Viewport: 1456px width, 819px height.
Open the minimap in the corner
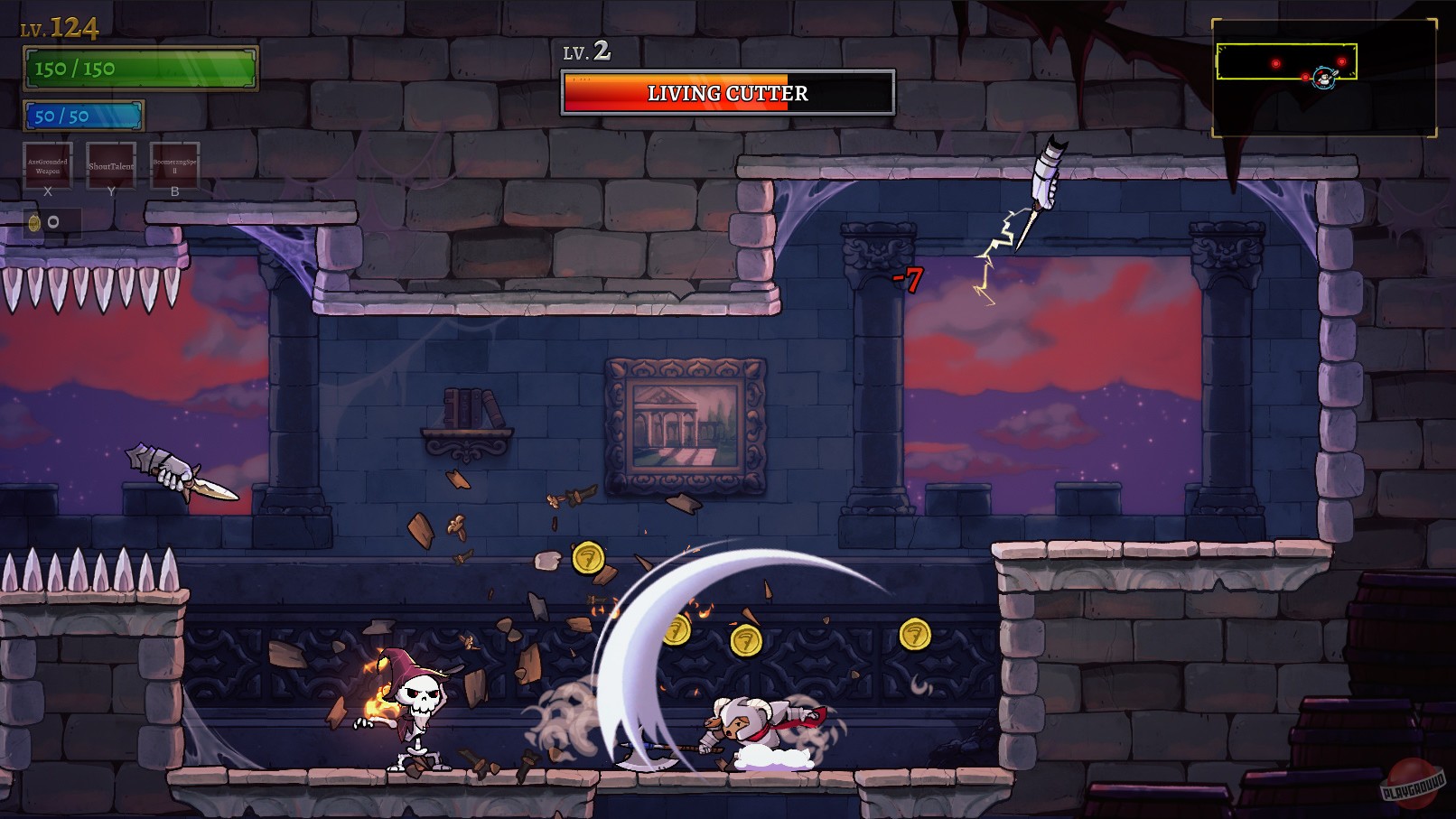point(1323,78)
